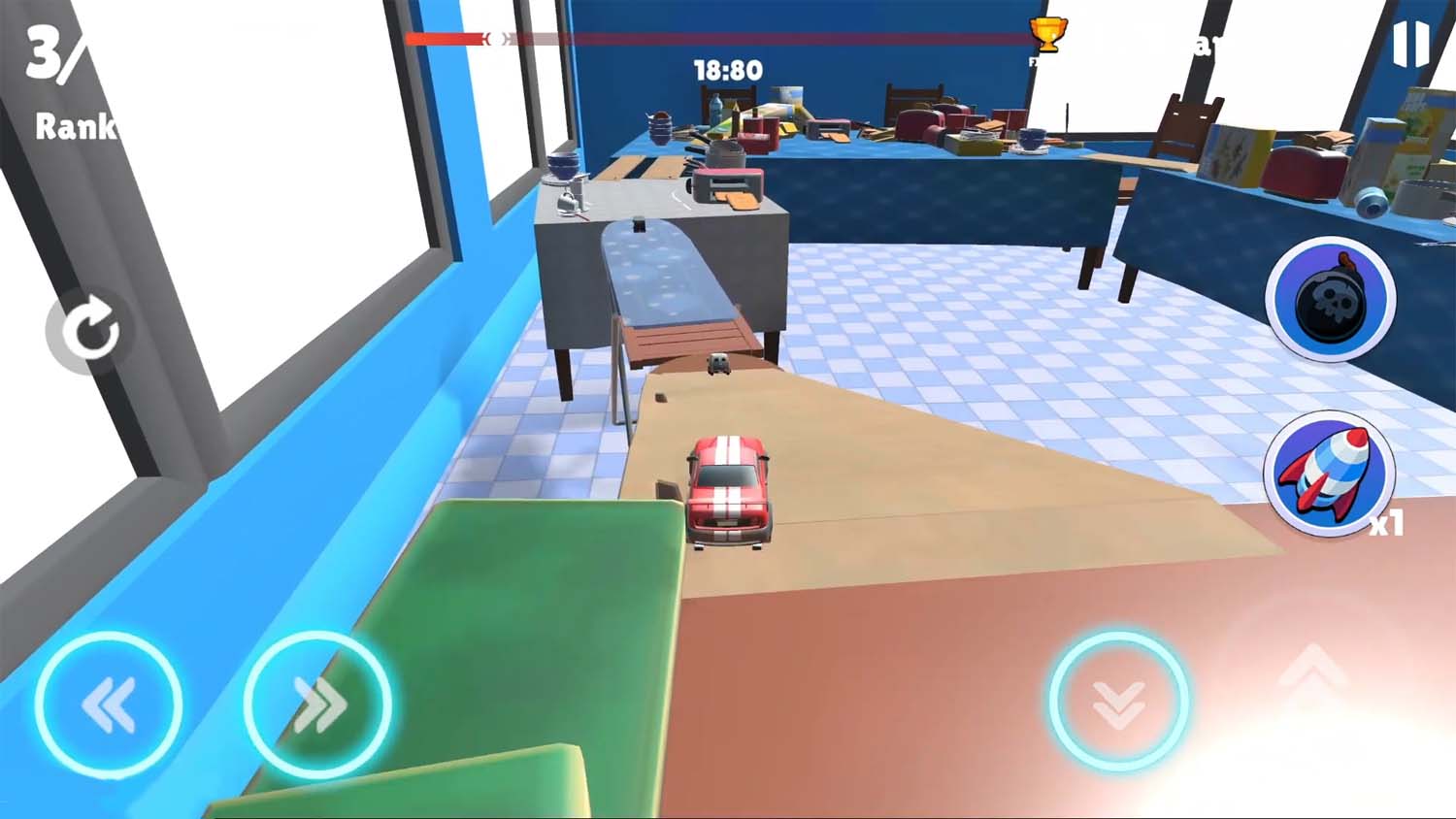Tap the progress bar start point
Image resolution: width=1456 pixels, height=819 pixels.
point(413,40)
